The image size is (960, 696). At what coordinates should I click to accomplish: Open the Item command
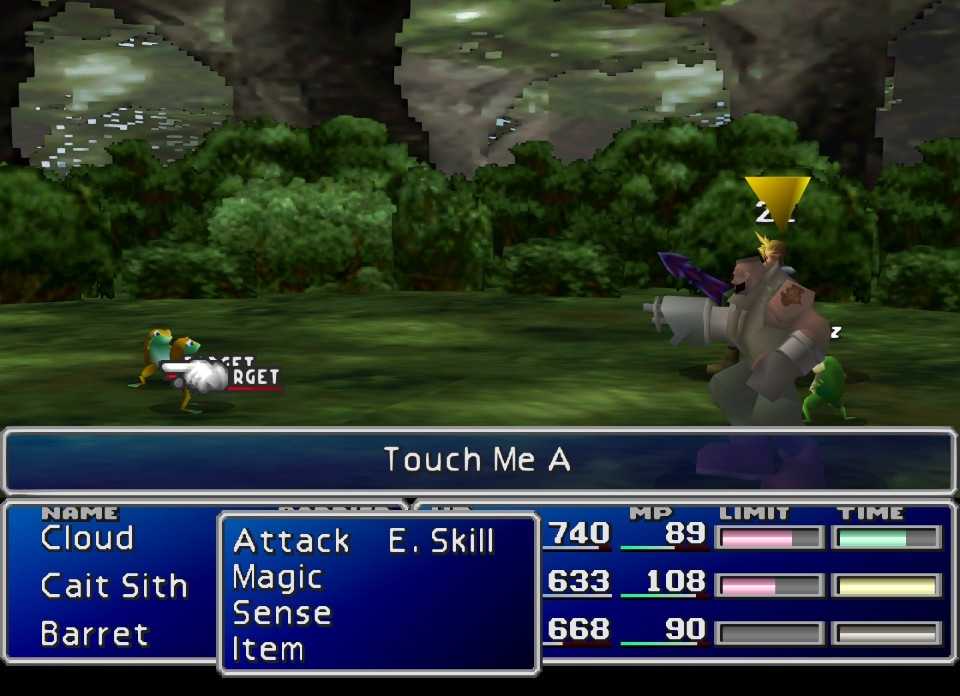click(x=267, y=649)
